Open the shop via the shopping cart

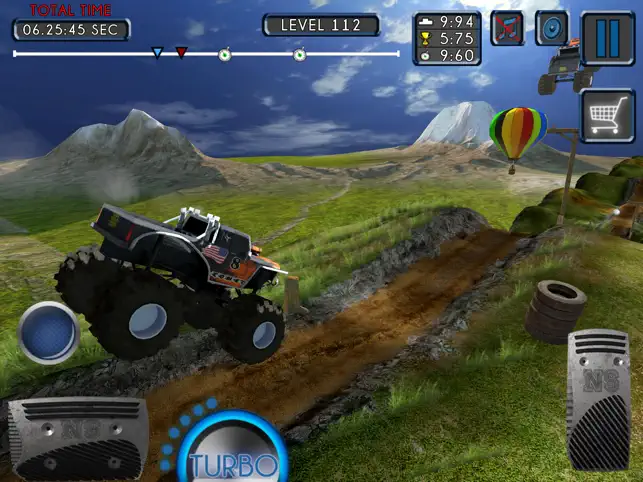click(608, 116)
